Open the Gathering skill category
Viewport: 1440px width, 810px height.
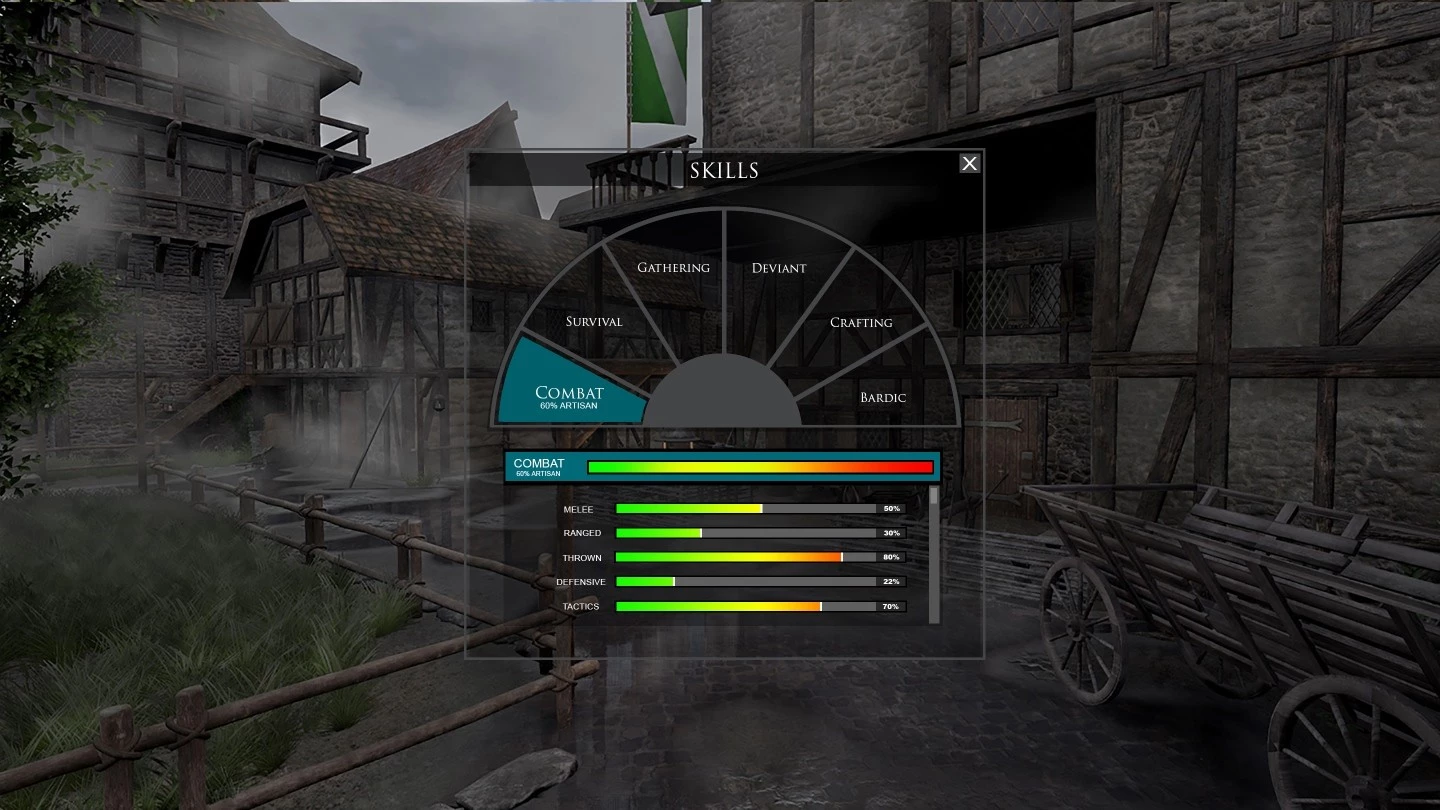click(673, 267)
